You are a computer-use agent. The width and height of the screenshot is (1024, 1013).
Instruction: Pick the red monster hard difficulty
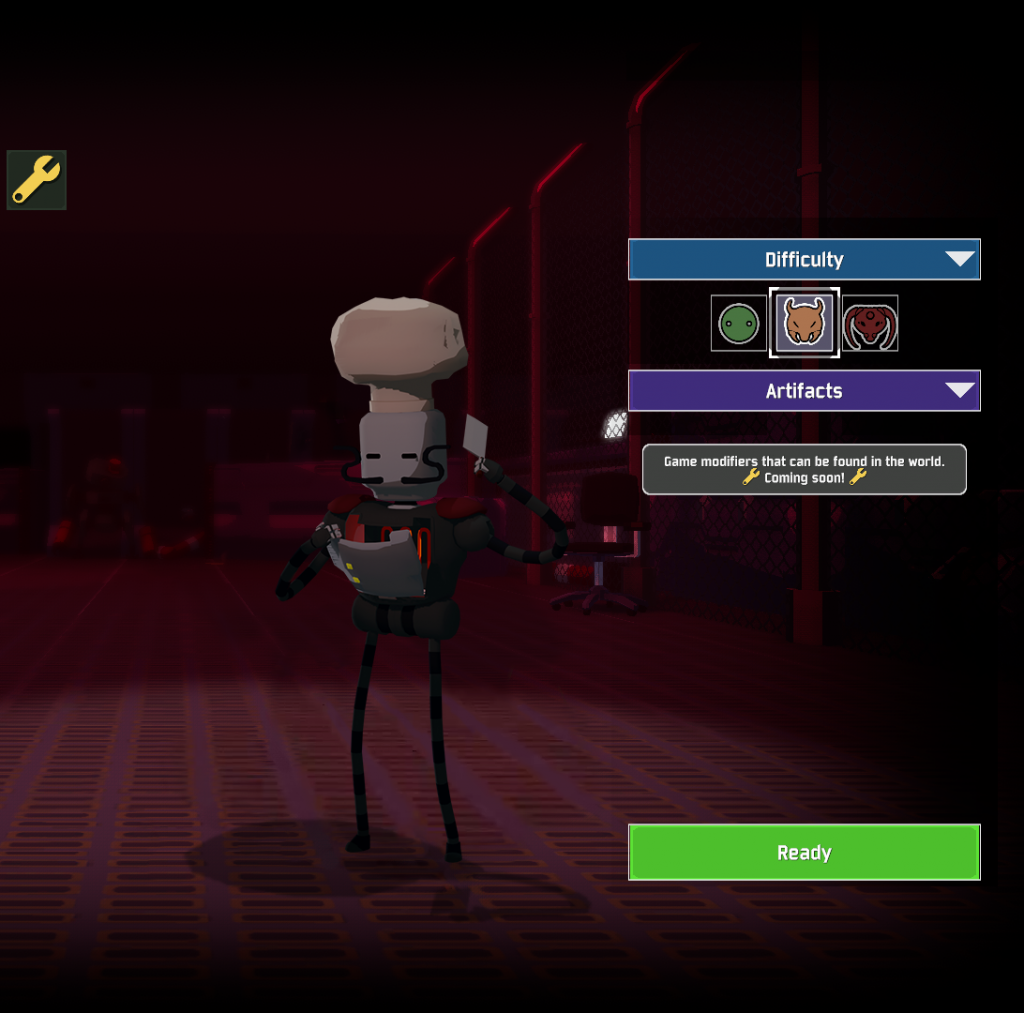tap(869, 323)
